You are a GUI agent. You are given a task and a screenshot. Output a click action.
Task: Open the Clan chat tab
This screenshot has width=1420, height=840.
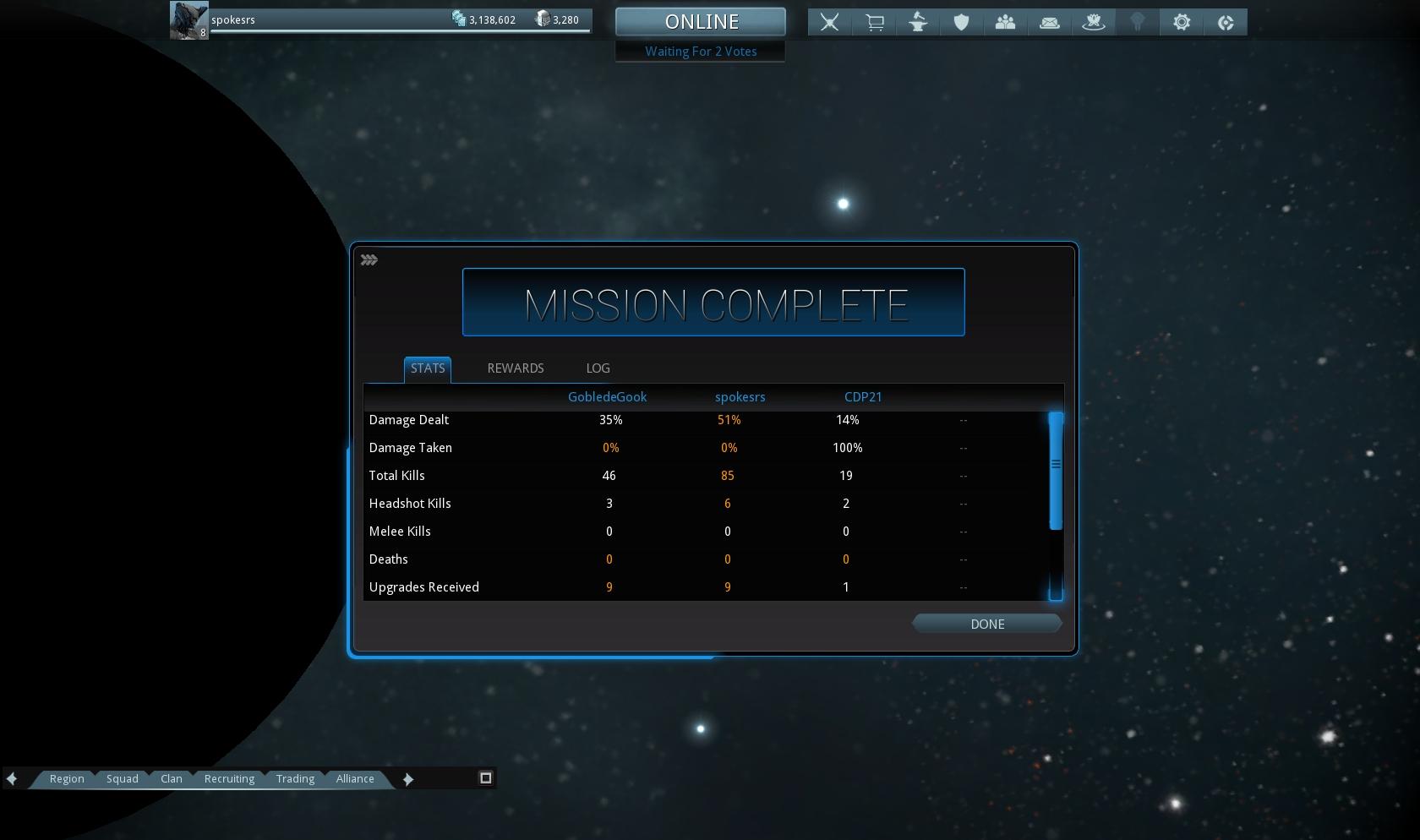[172, 779]
